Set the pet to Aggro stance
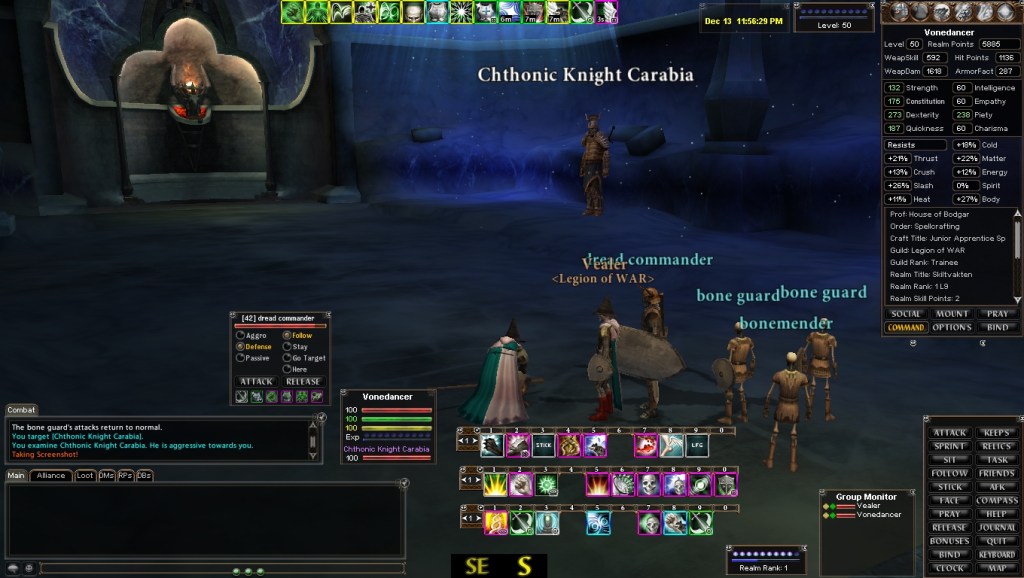This screenshot has height=578, width=1024. (x=240, y=335)
